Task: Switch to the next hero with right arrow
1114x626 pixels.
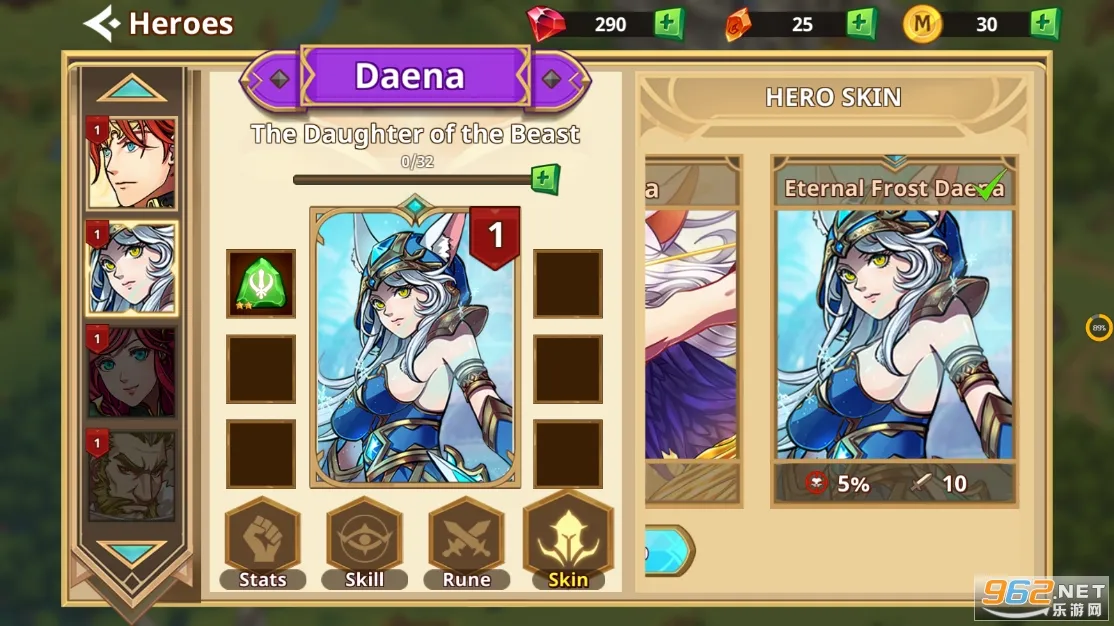Action: [551, 79]
